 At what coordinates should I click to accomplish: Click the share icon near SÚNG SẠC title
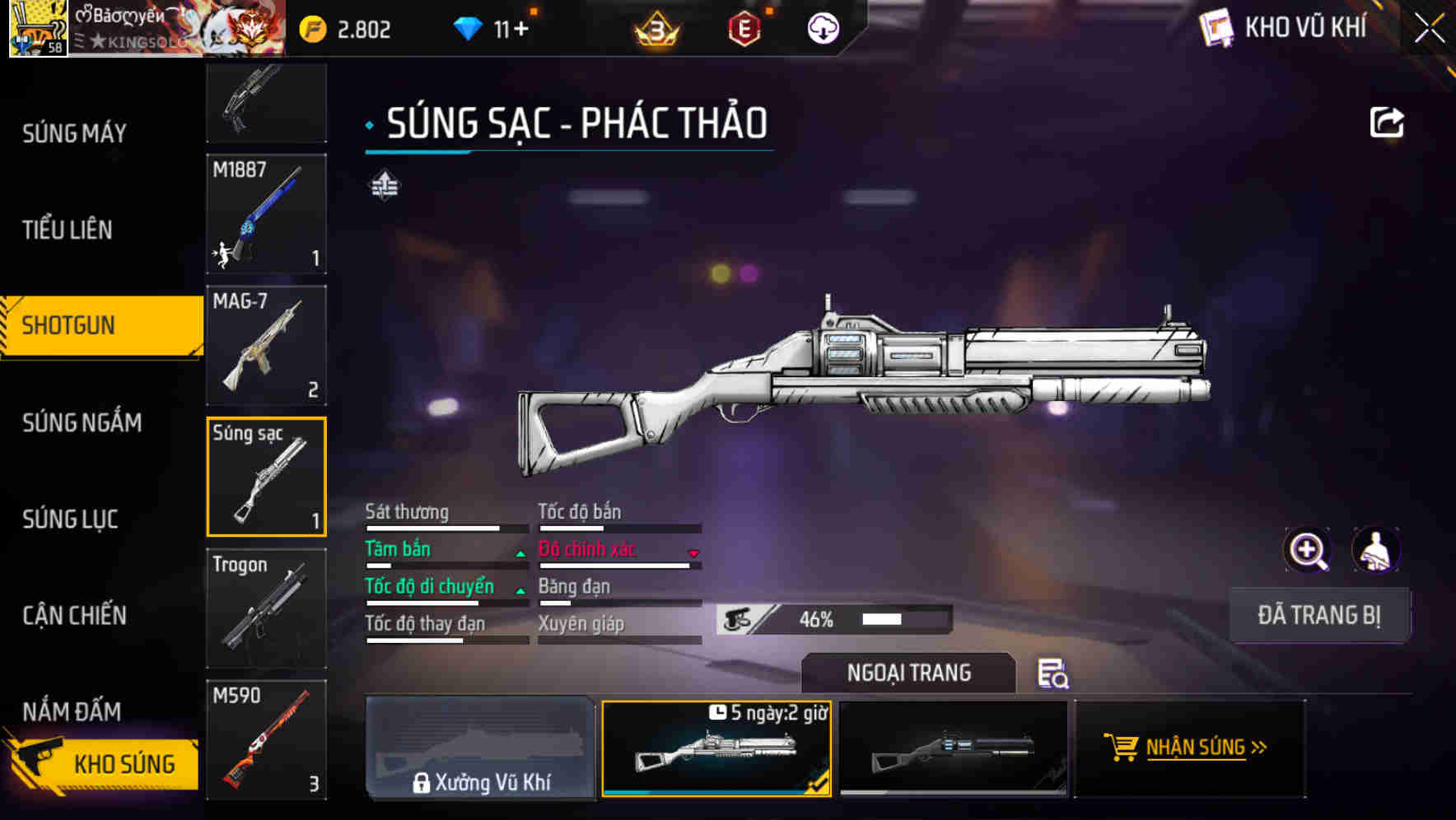(x=1388, y=121)
